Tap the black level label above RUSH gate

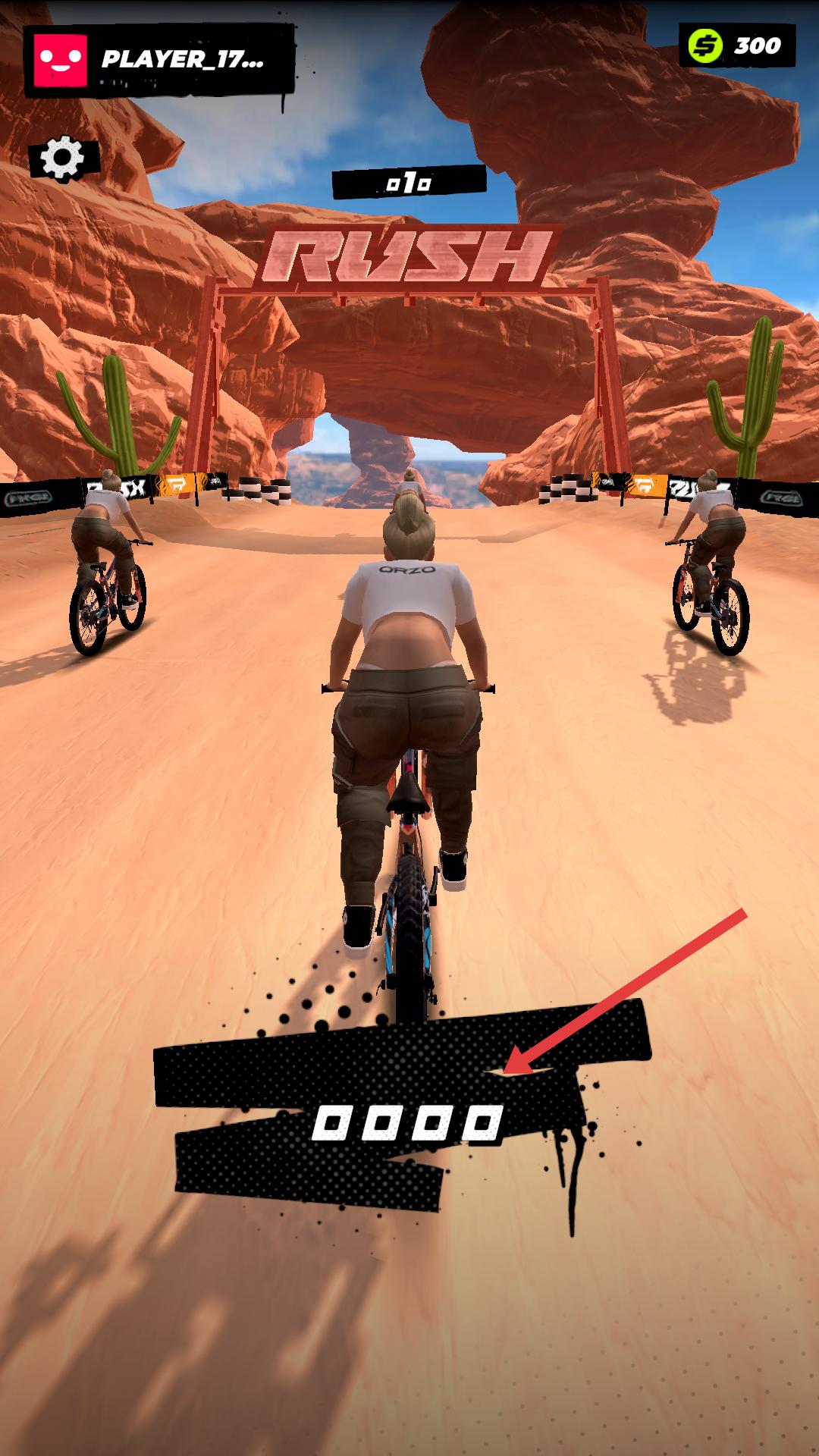[x=409, y=183]
